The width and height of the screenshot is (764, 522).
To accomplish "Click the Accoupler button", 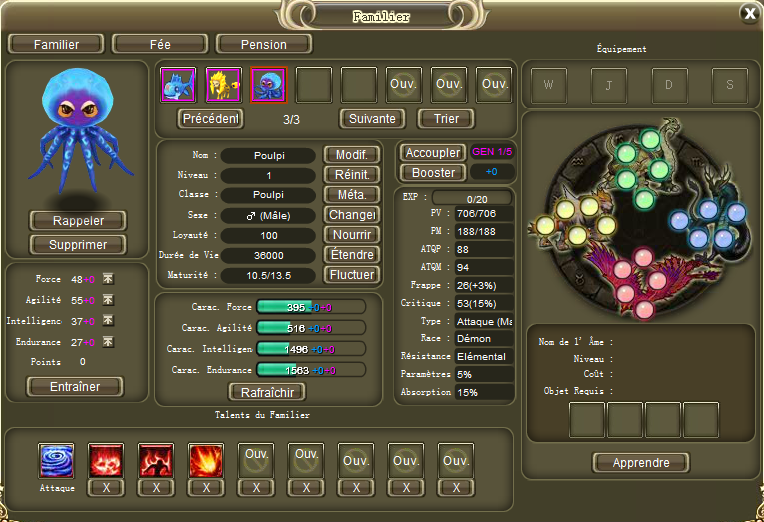I will (x=433, y=153).
